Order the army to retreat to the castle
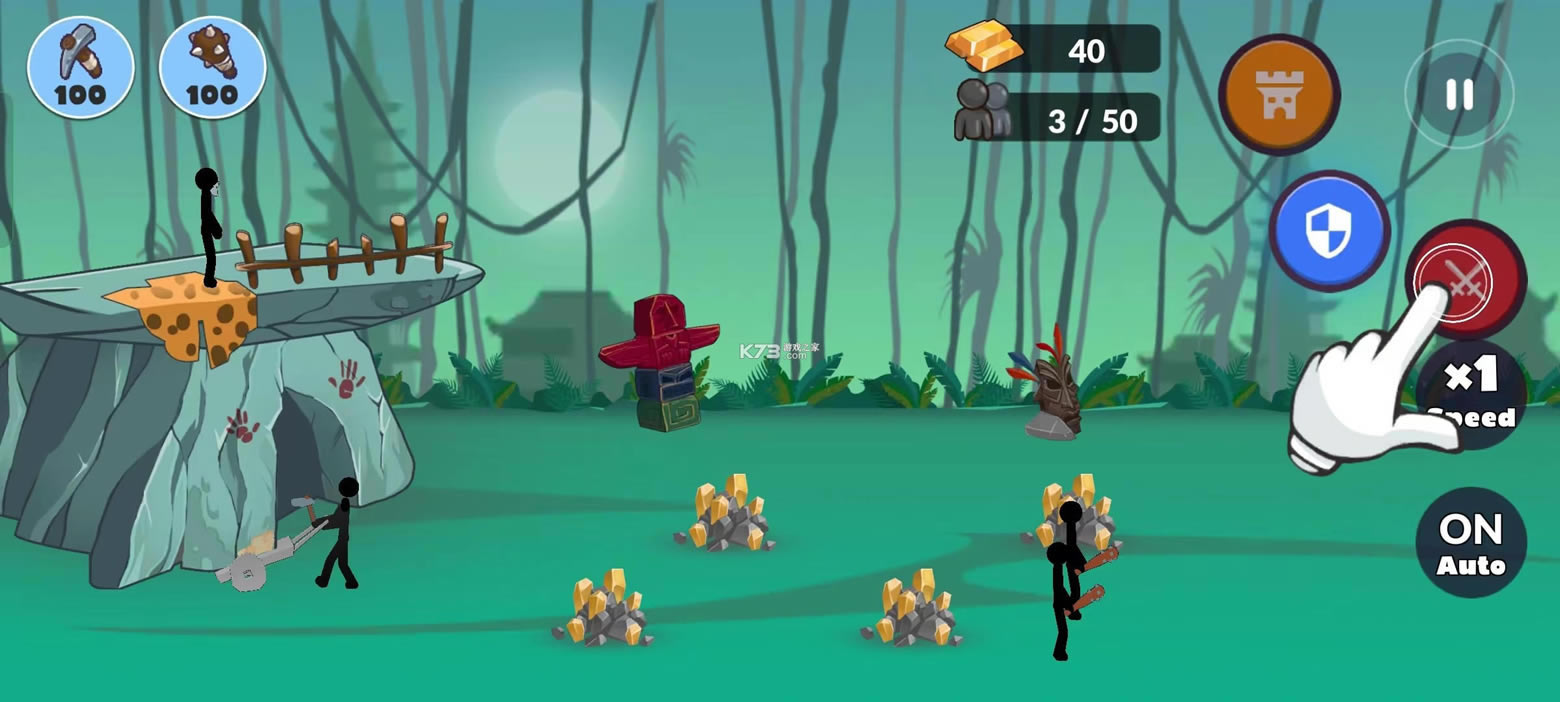 (x=1279, y=95)
